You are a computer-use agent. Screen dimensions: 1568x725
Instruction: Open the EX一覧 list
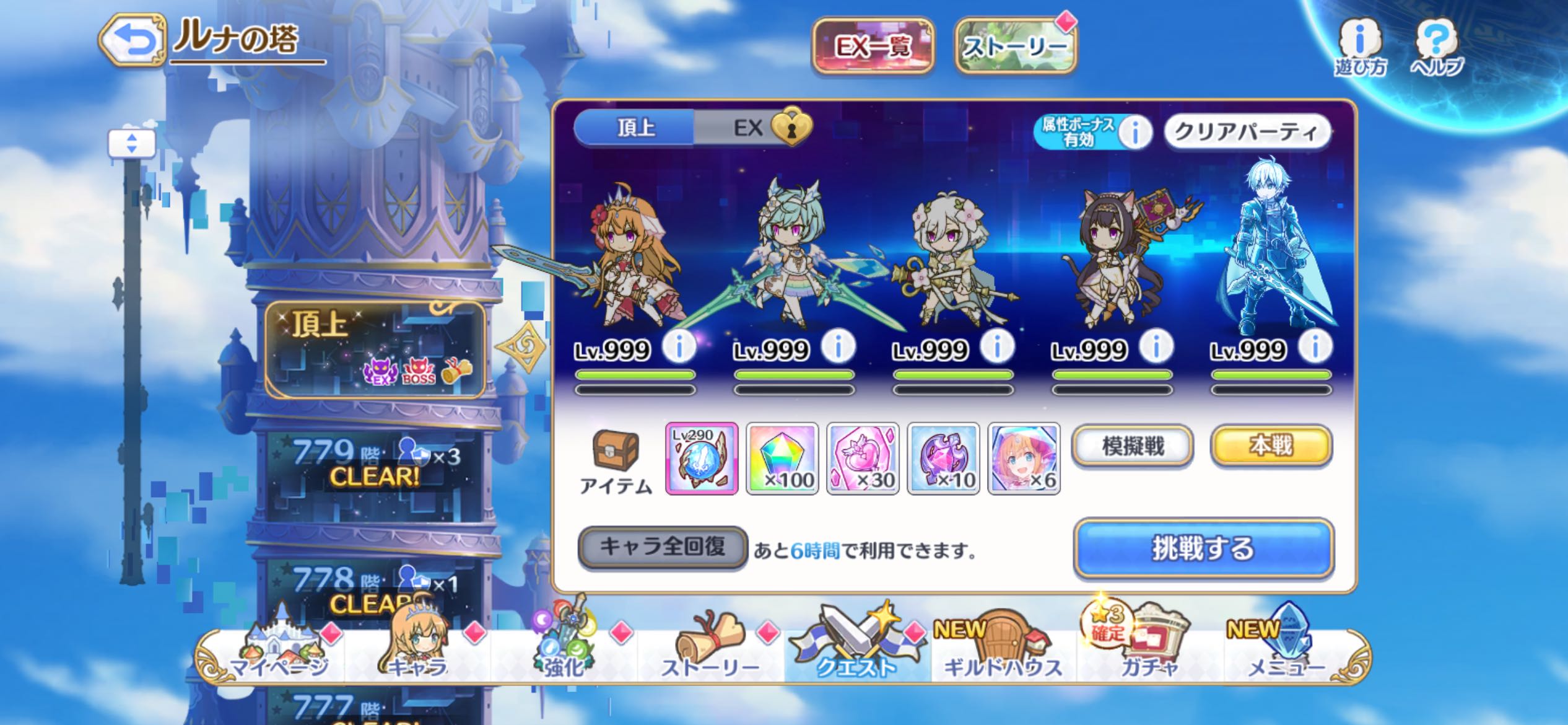[x=873, y=46]
